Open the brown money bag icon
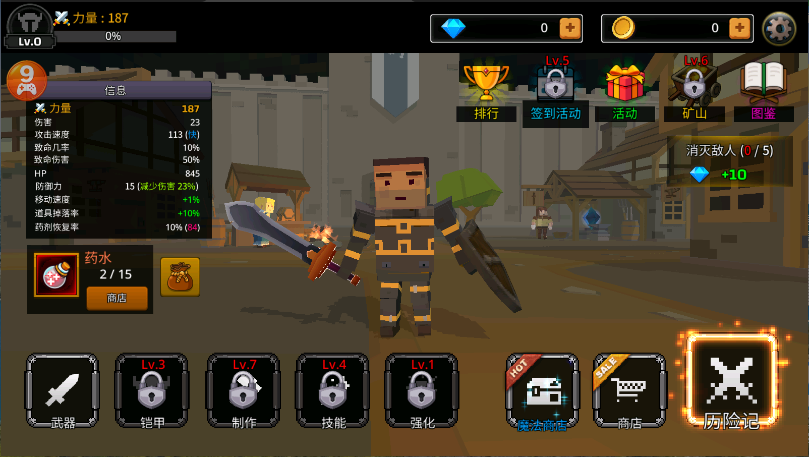Image resolution: width=809 pixels, height=457 pixels. [180, 276]
